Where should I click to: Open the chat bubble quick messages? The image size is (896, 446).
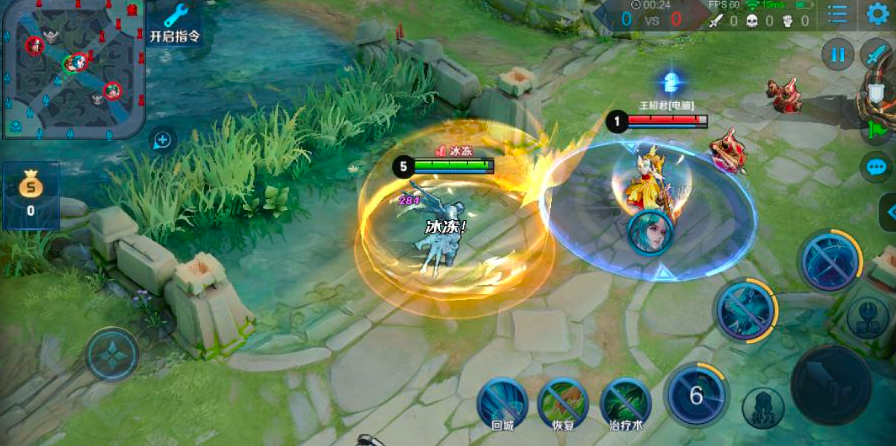(877, 167)
